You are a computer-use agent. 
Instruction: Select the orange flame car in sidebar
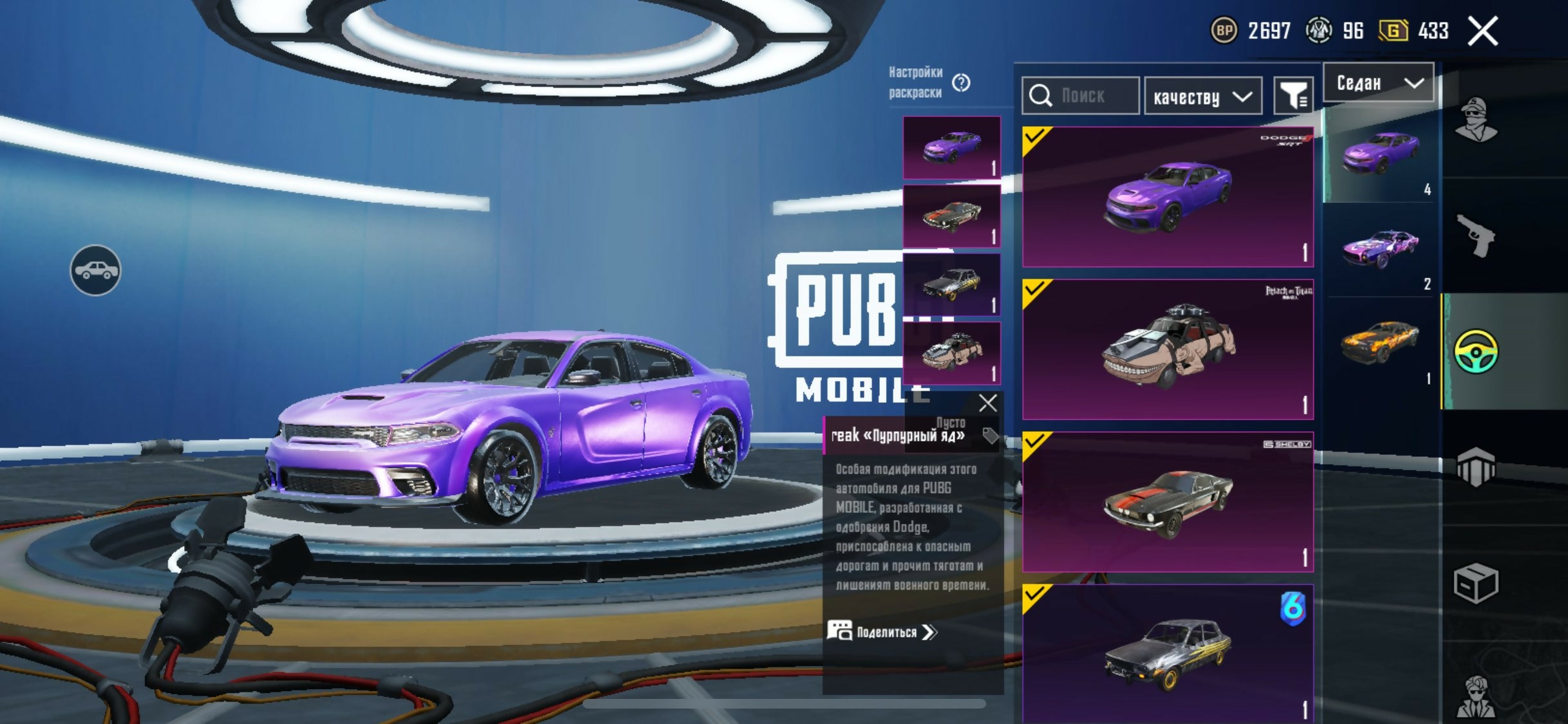click(1379, 342)
